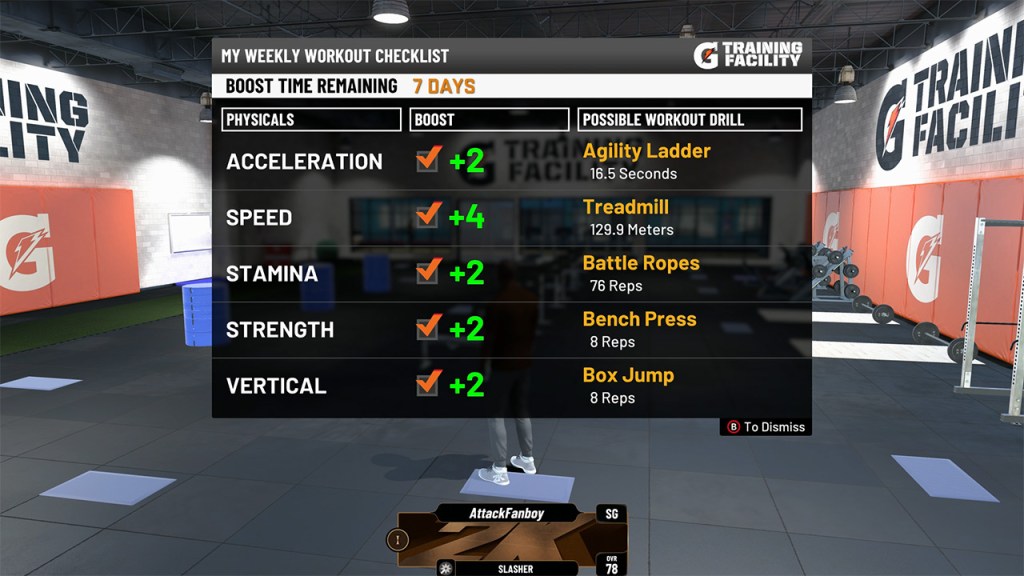Toggle the Vertical boost checkbox
Screen dimensions: 1024x576
428,383
